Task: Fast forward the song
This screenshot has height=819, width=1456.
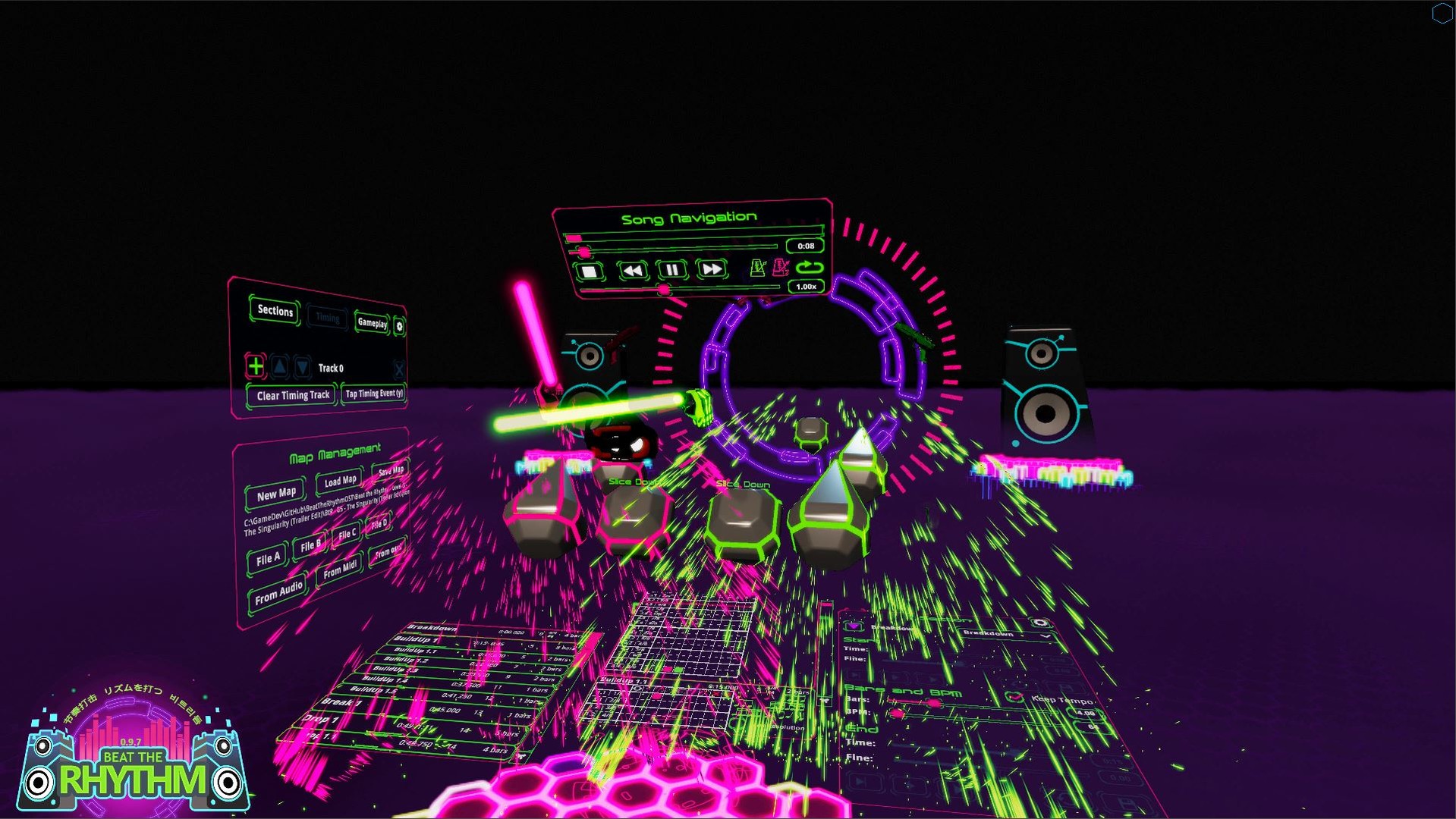Action: [713, 269]
